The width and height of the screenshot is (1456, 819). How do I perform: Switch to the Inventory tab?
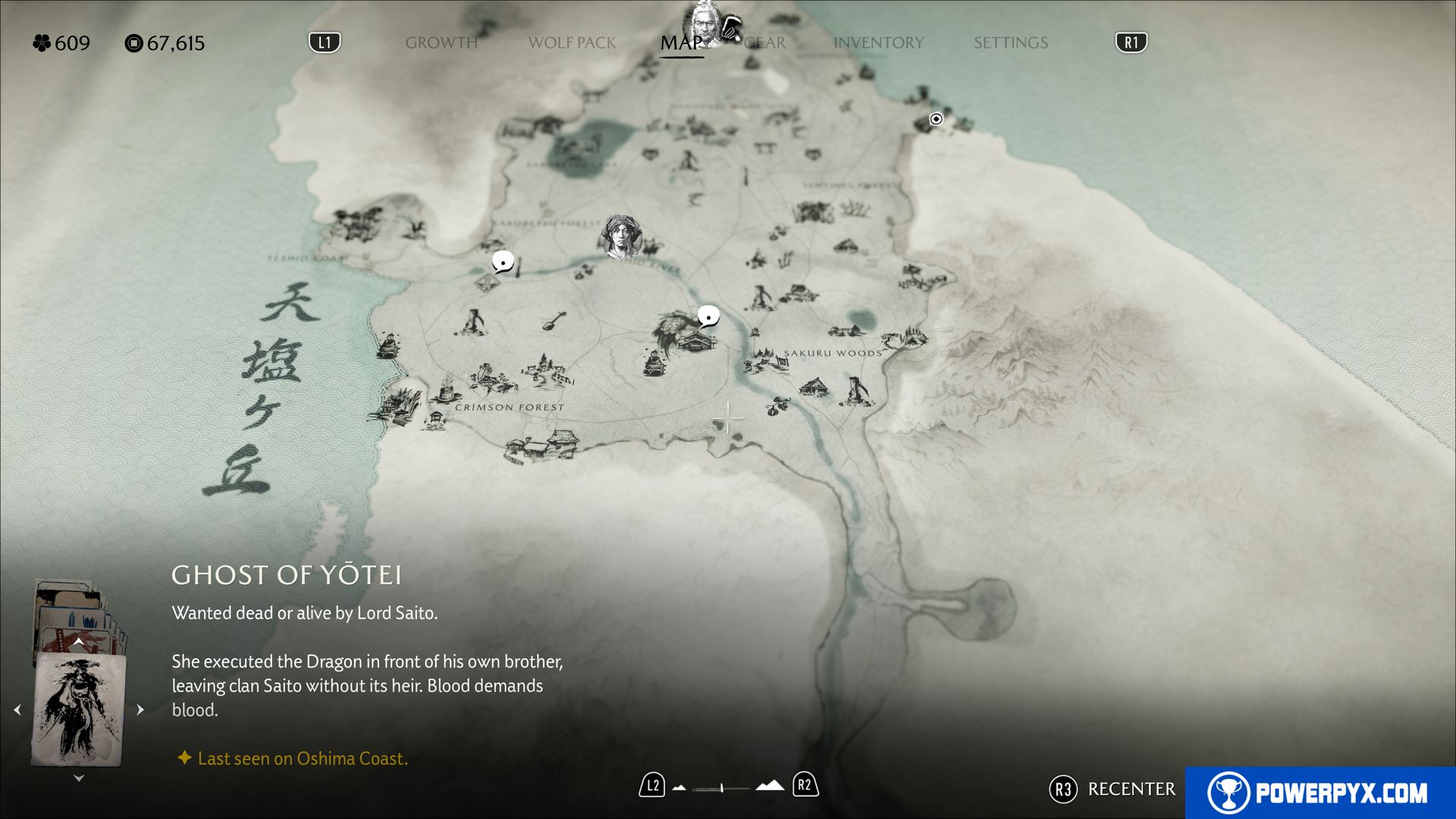878,43
